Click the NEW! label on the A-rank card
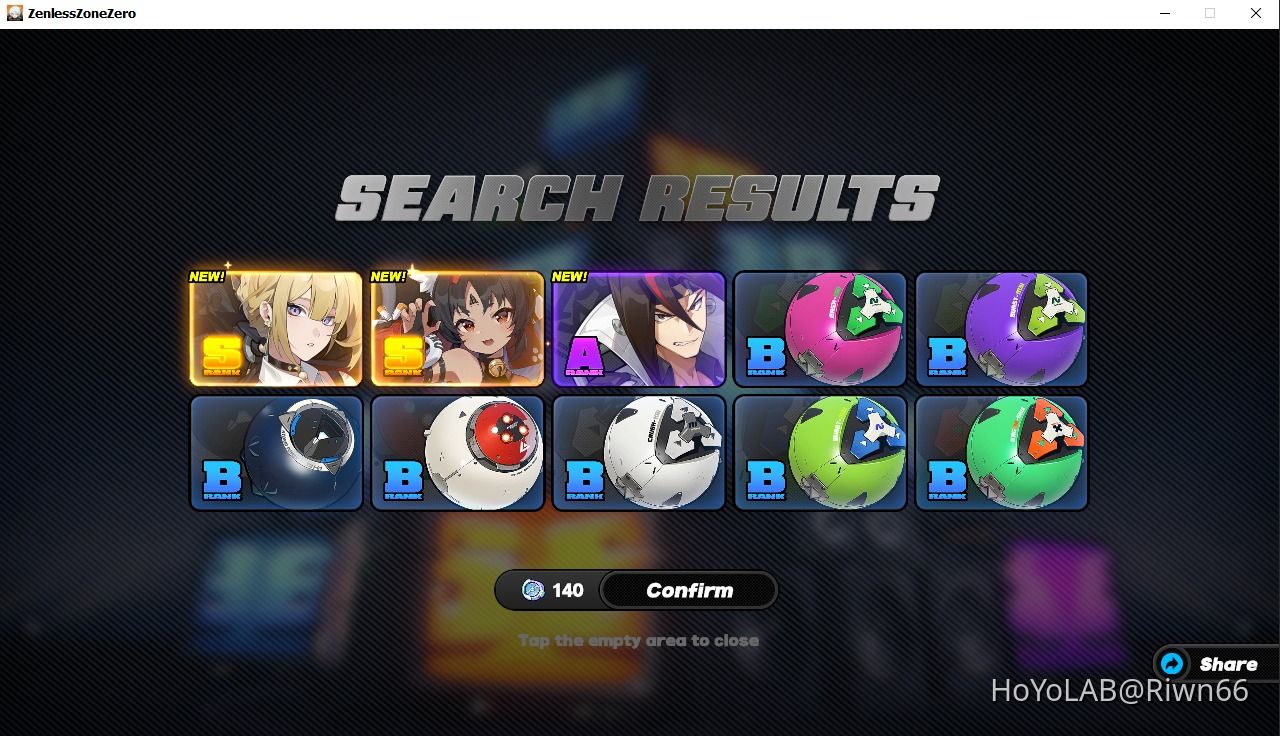 click(x=569, y=275)
